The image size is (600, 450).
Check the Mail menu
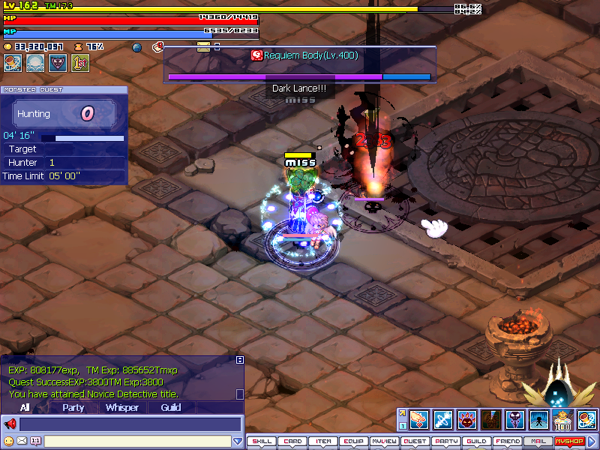[x=537, y=440]
